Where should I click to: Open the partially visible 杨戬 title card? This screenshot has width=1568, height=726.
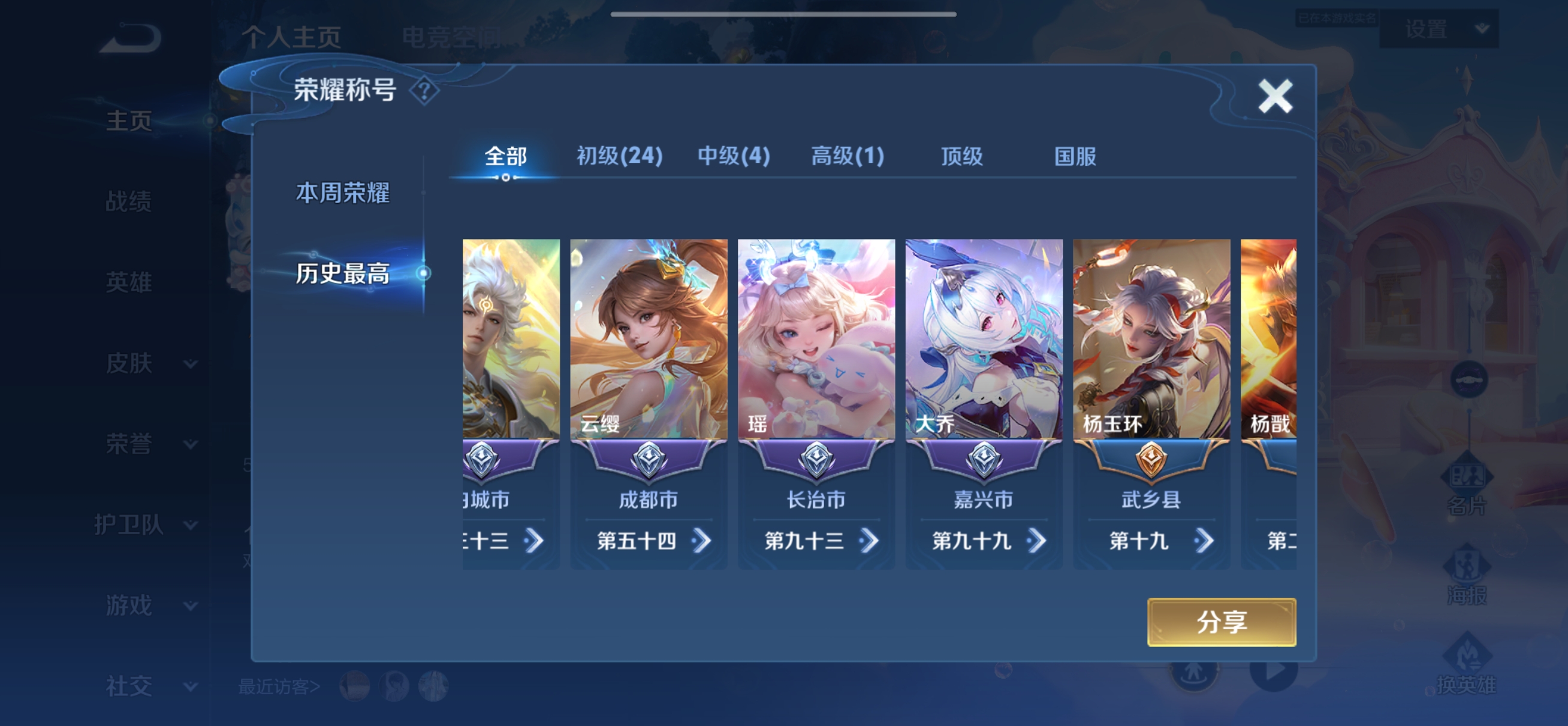(x=1268, y=365)
